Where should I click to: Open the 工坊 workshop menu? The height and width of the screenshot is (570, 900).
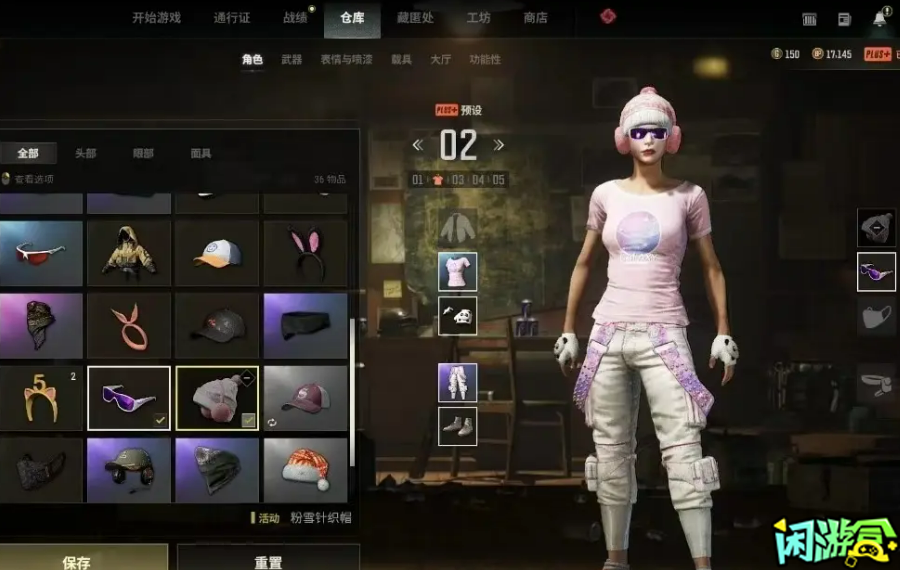point(479,18)
